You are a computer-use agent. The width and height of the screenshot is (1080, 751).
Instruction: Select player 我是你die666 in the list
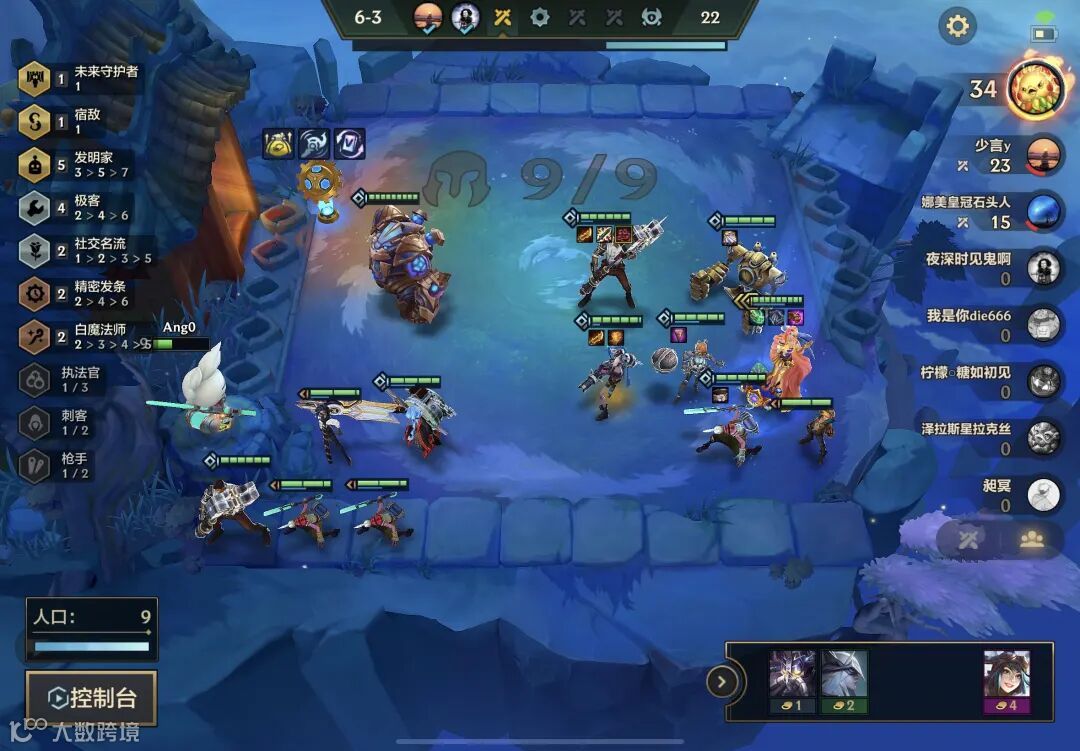click(x=1044, y=323)
